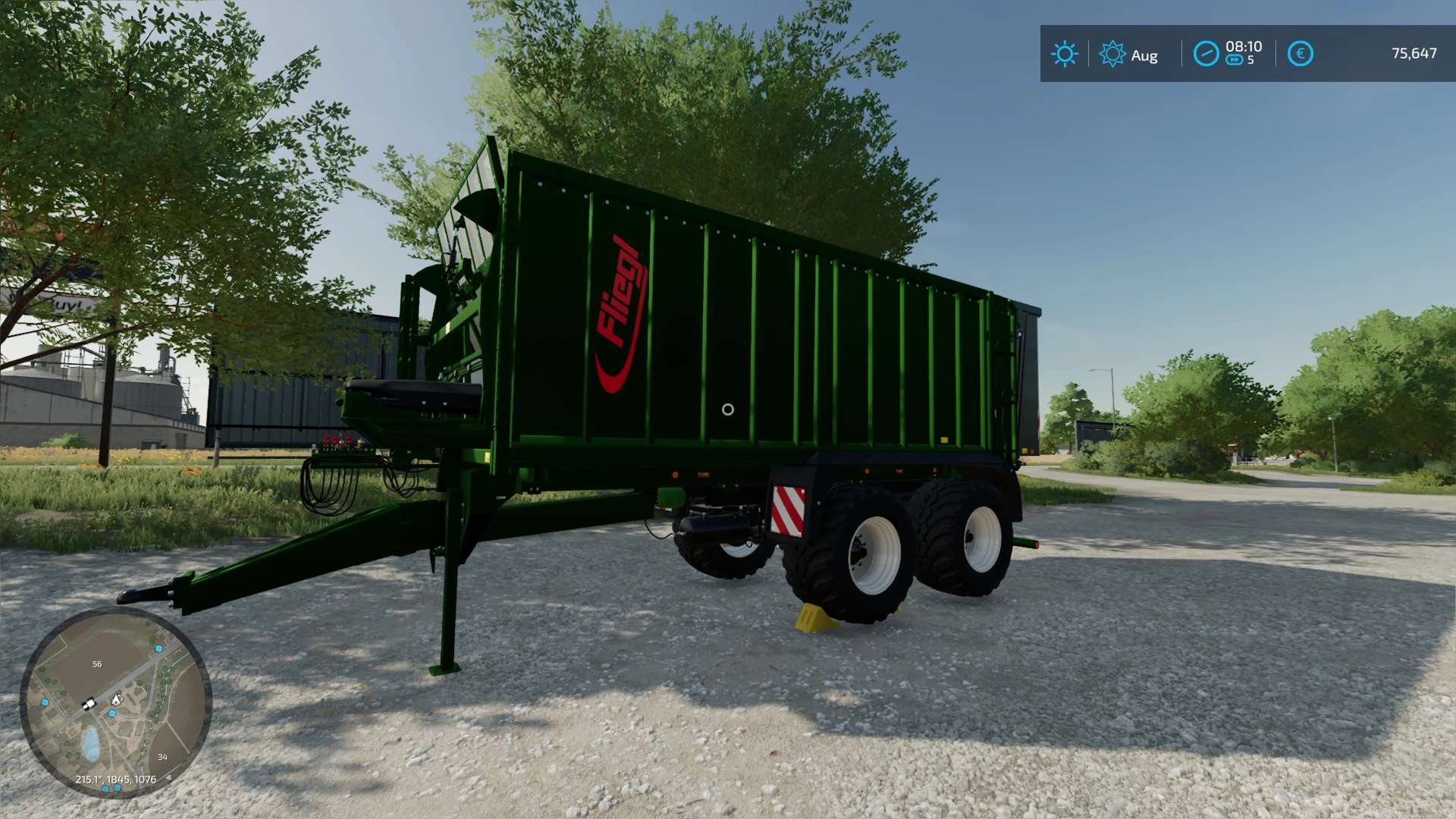1456x819 pixels.
Task: Click the sunny weather icon
Action: click(1064, 54)
